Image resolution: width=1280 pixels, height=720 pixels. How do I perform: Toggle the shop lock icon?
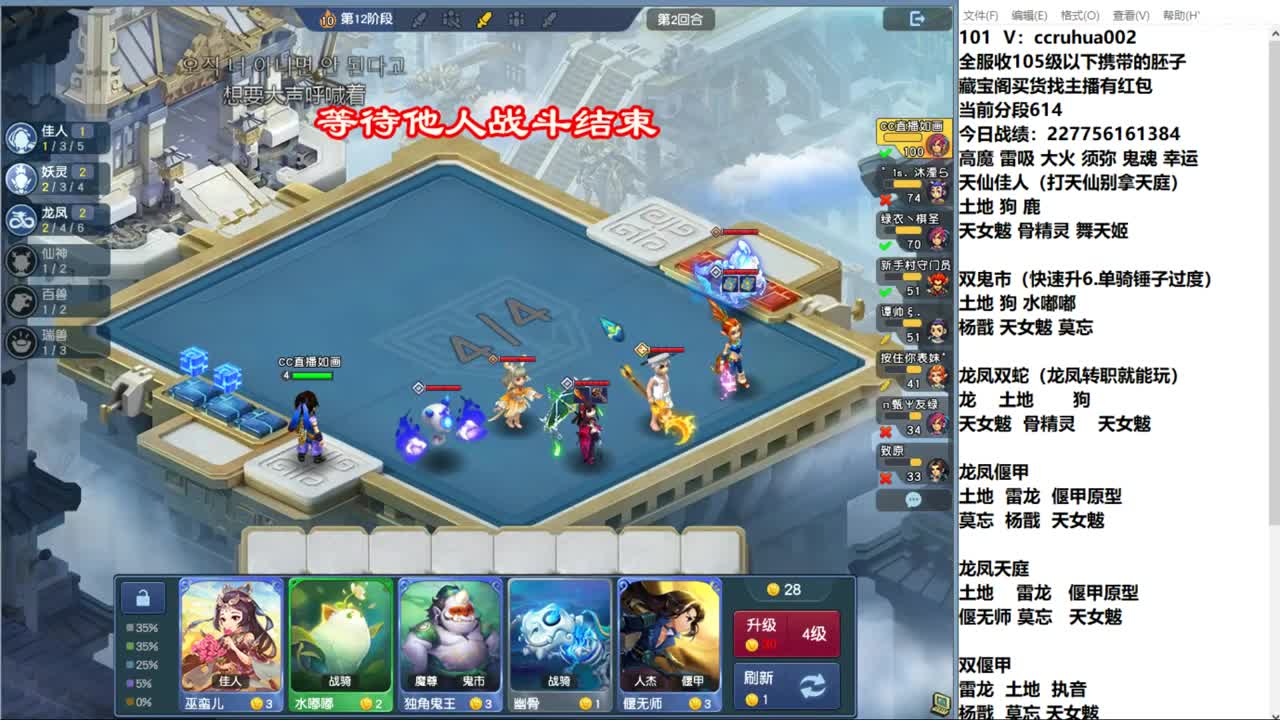click(143, 596)
